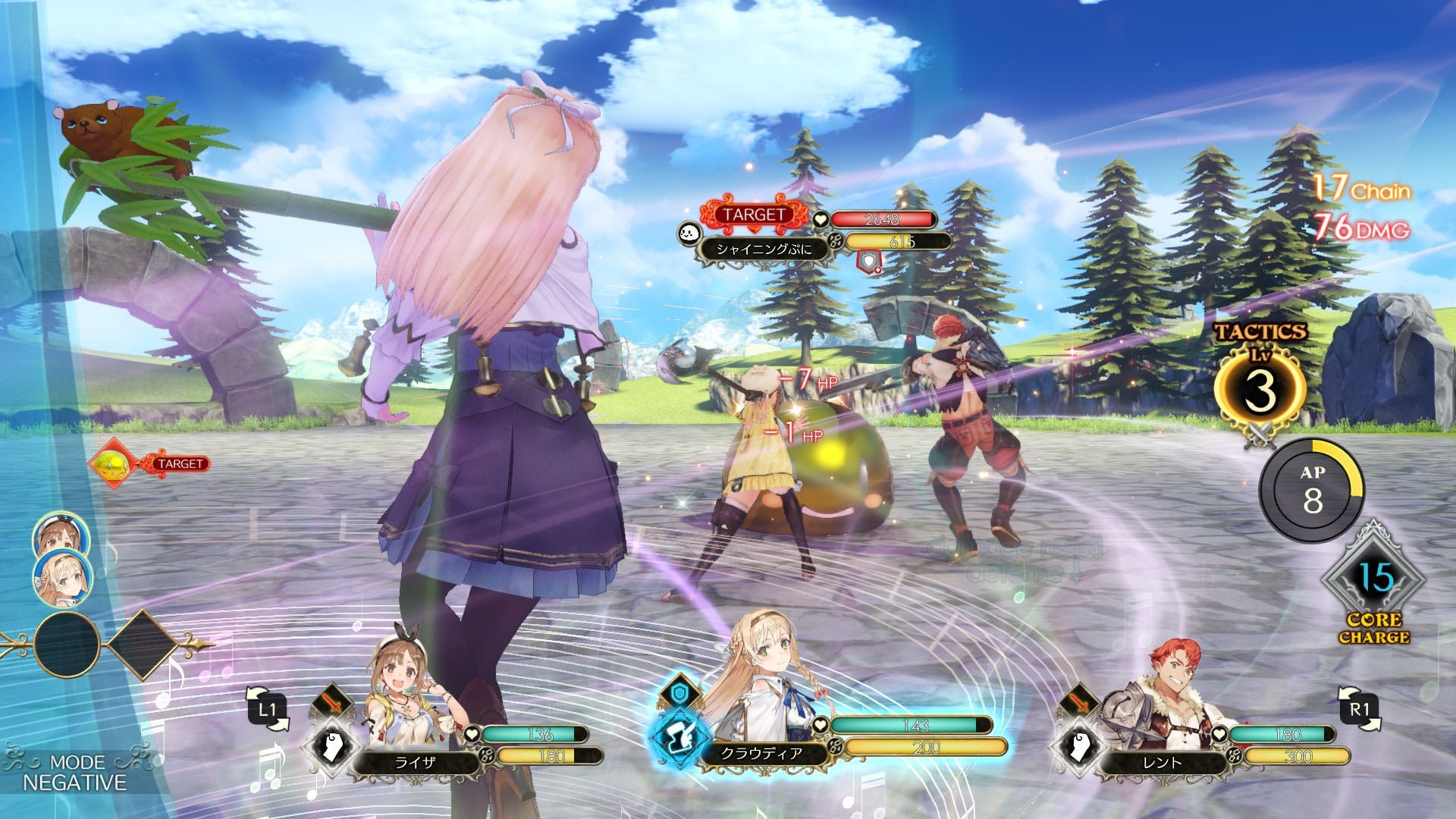Viewport: 1456px width, 819px height.
Task: Select the yellow Puni target marker
Action: point(114,463)
